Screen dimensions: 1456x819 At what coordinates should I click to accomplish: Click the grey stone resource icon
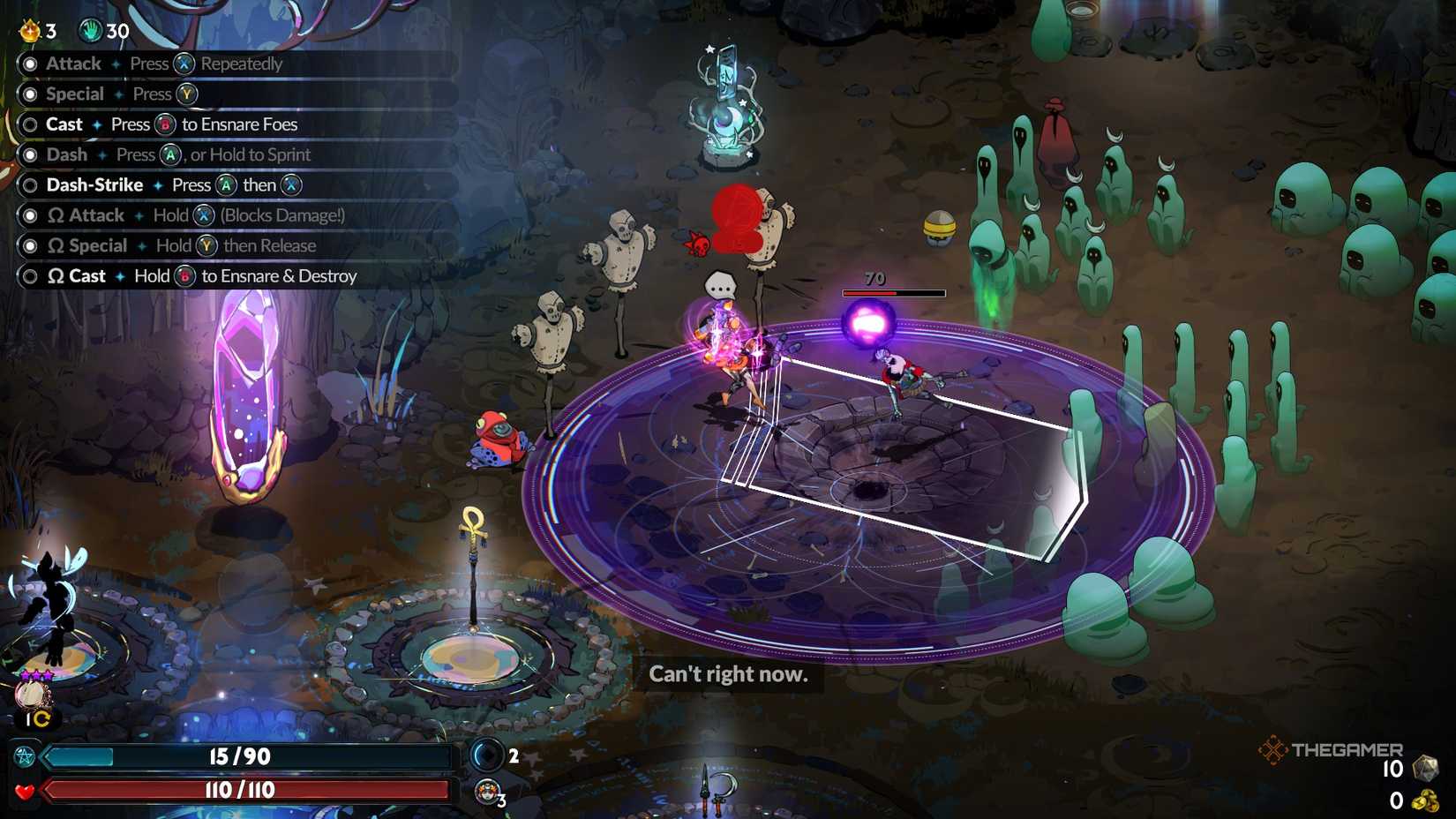(1424, 769)
